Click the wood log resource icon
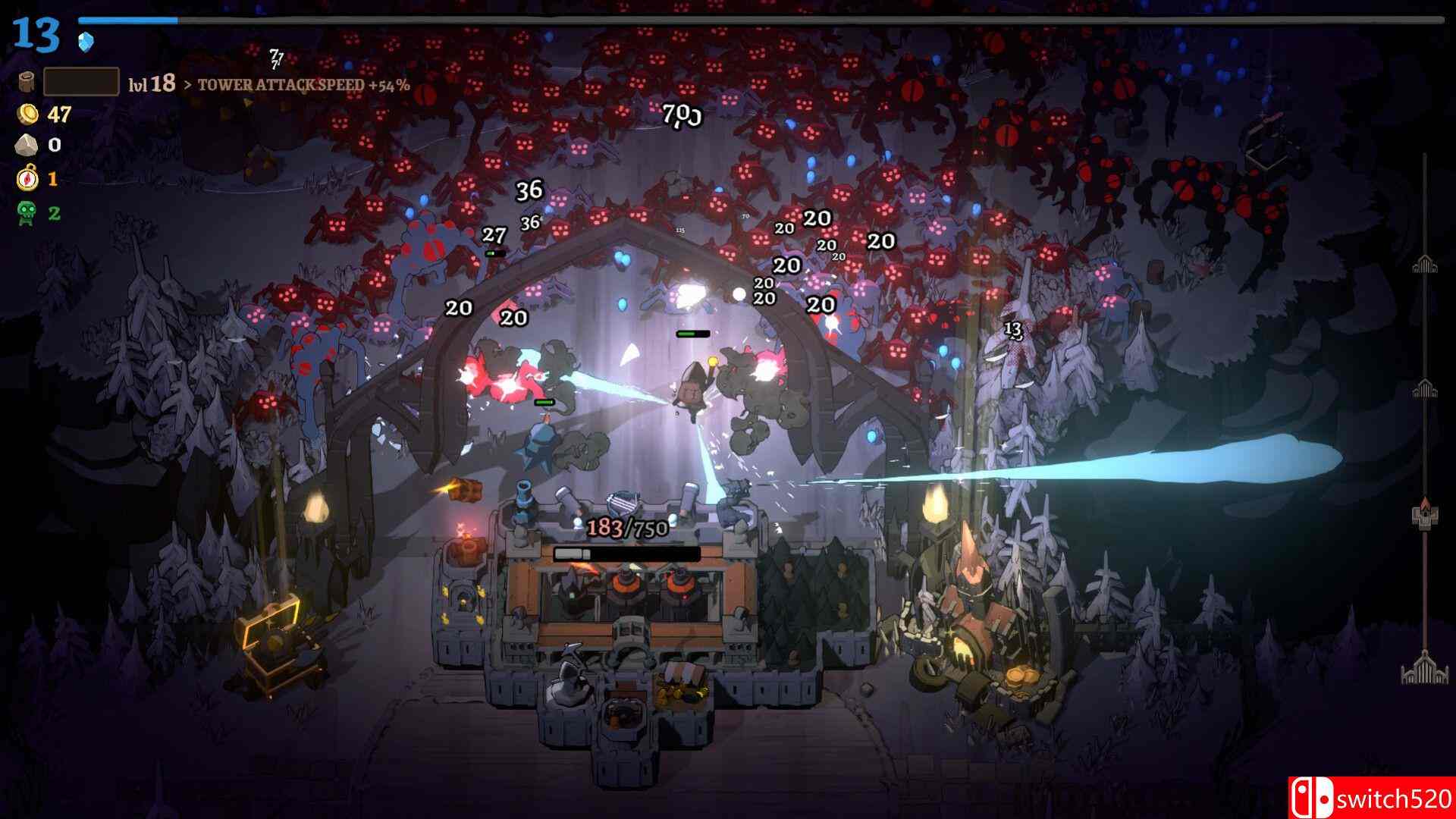1456x819 pixels. pos(27,82)
